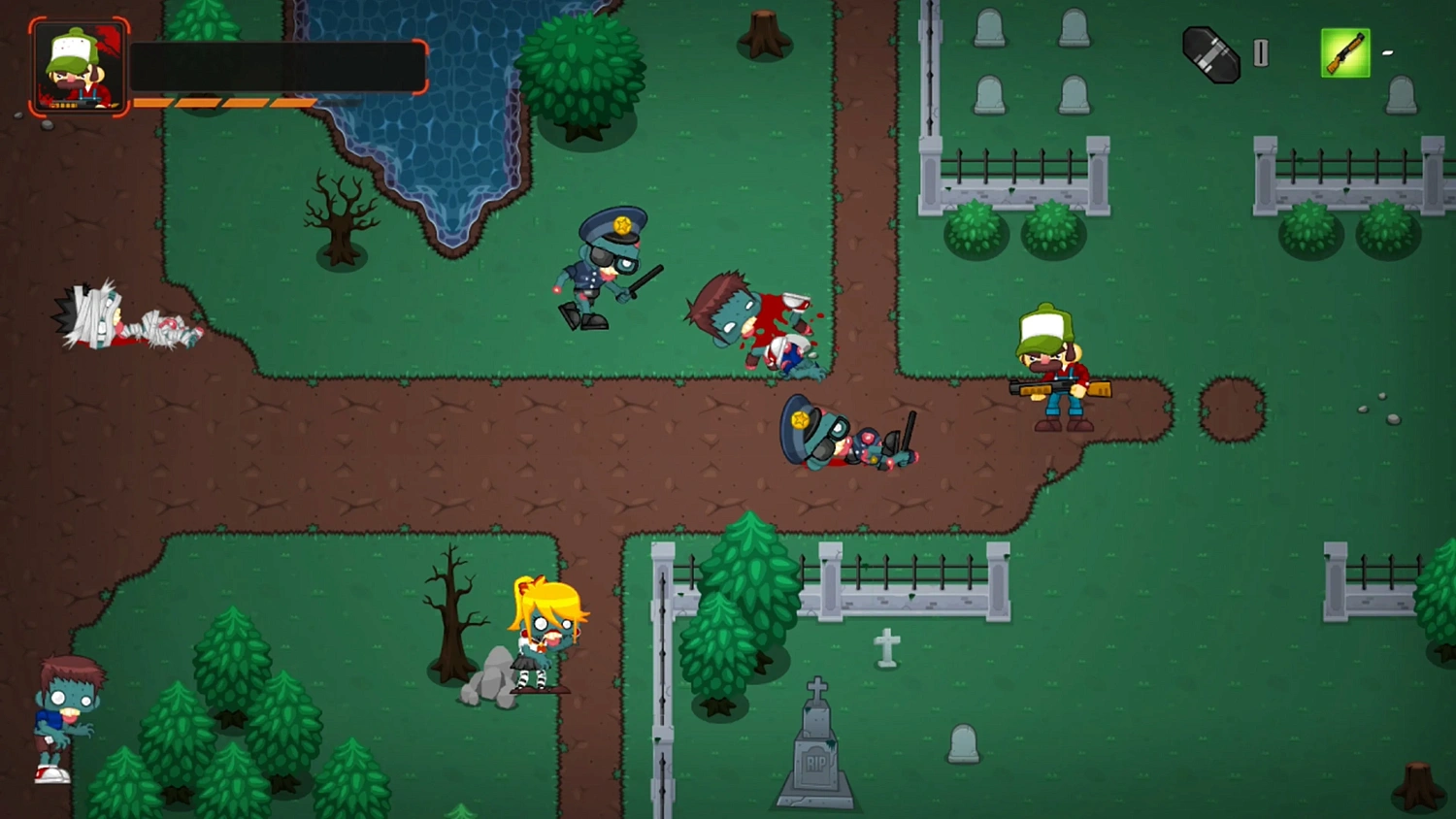Open the black ammo bag icon
This screenshot has width=1456, height=819.
[x=1209, y=54]
